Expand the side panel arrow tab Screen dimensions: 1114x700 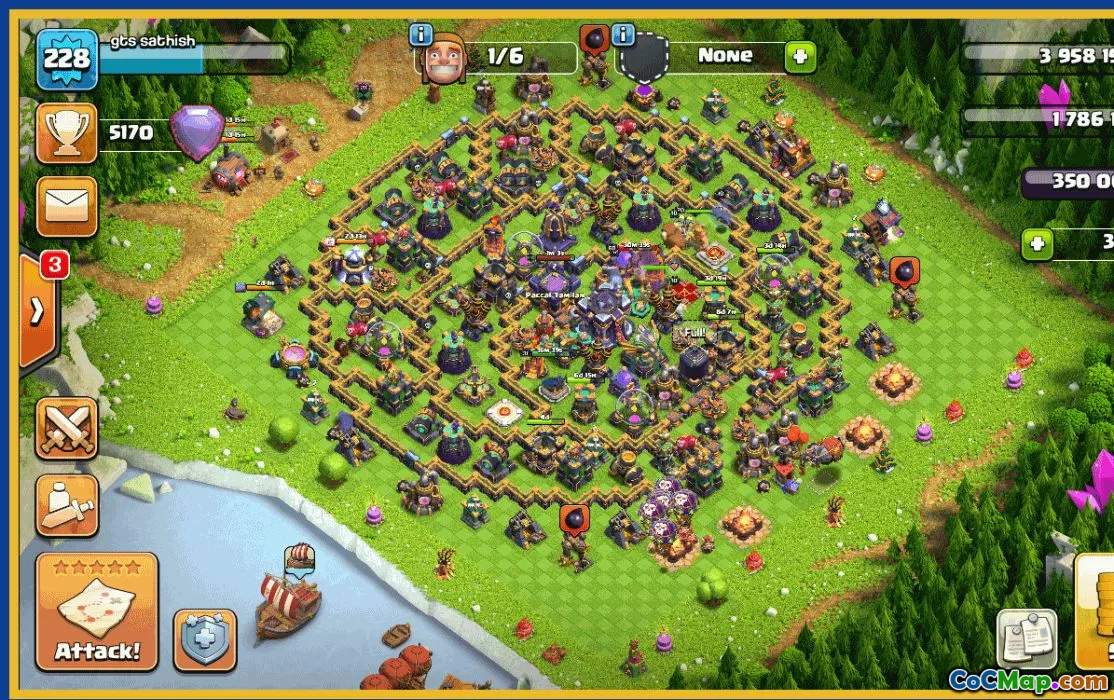point(38,312)
